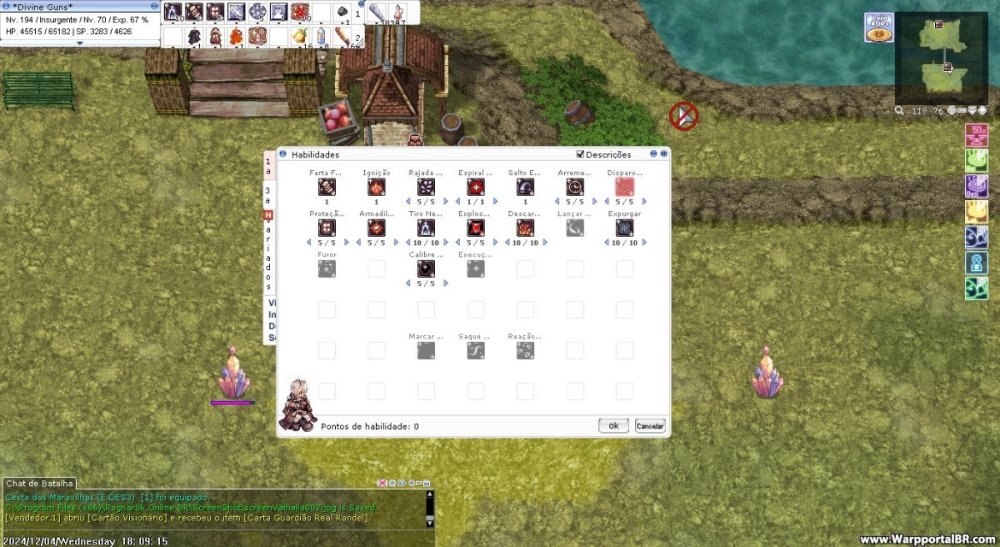Toggle the Descrições checkbox
1000x547 pixels.
click(x=581, y=155)
